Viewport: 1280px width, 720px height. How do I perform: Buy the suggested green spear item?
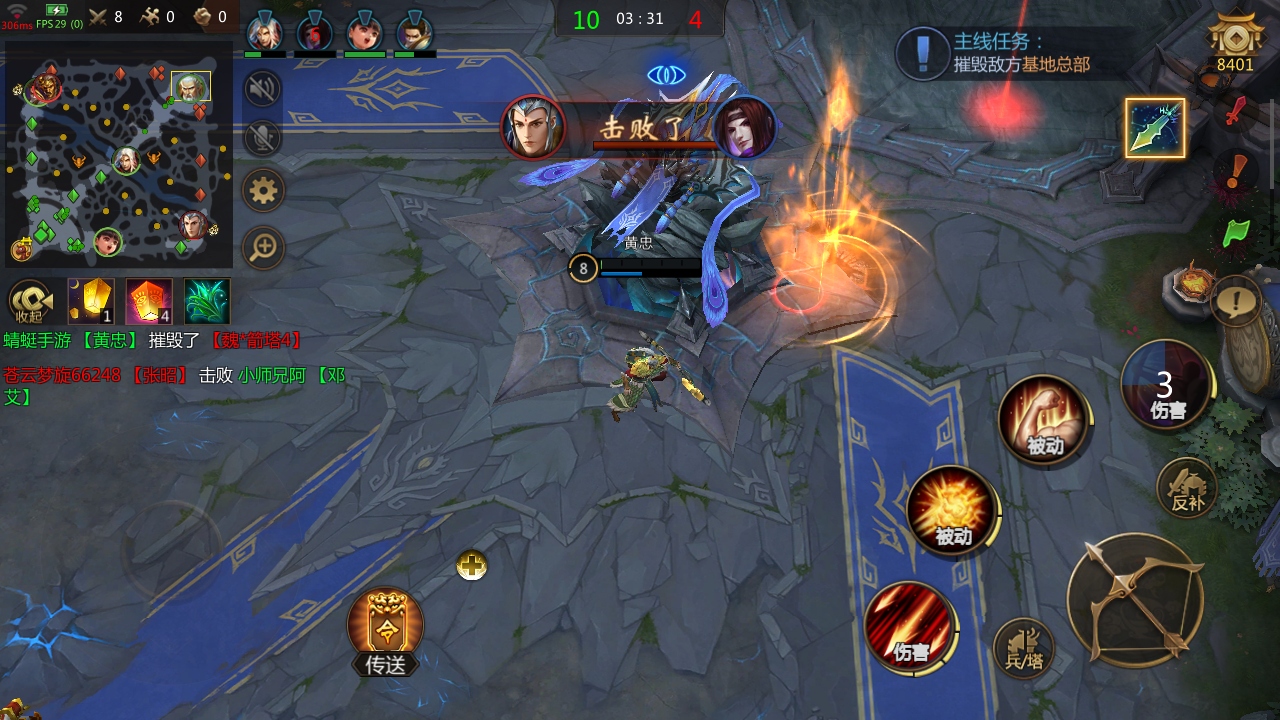[x=1155, y=128]
